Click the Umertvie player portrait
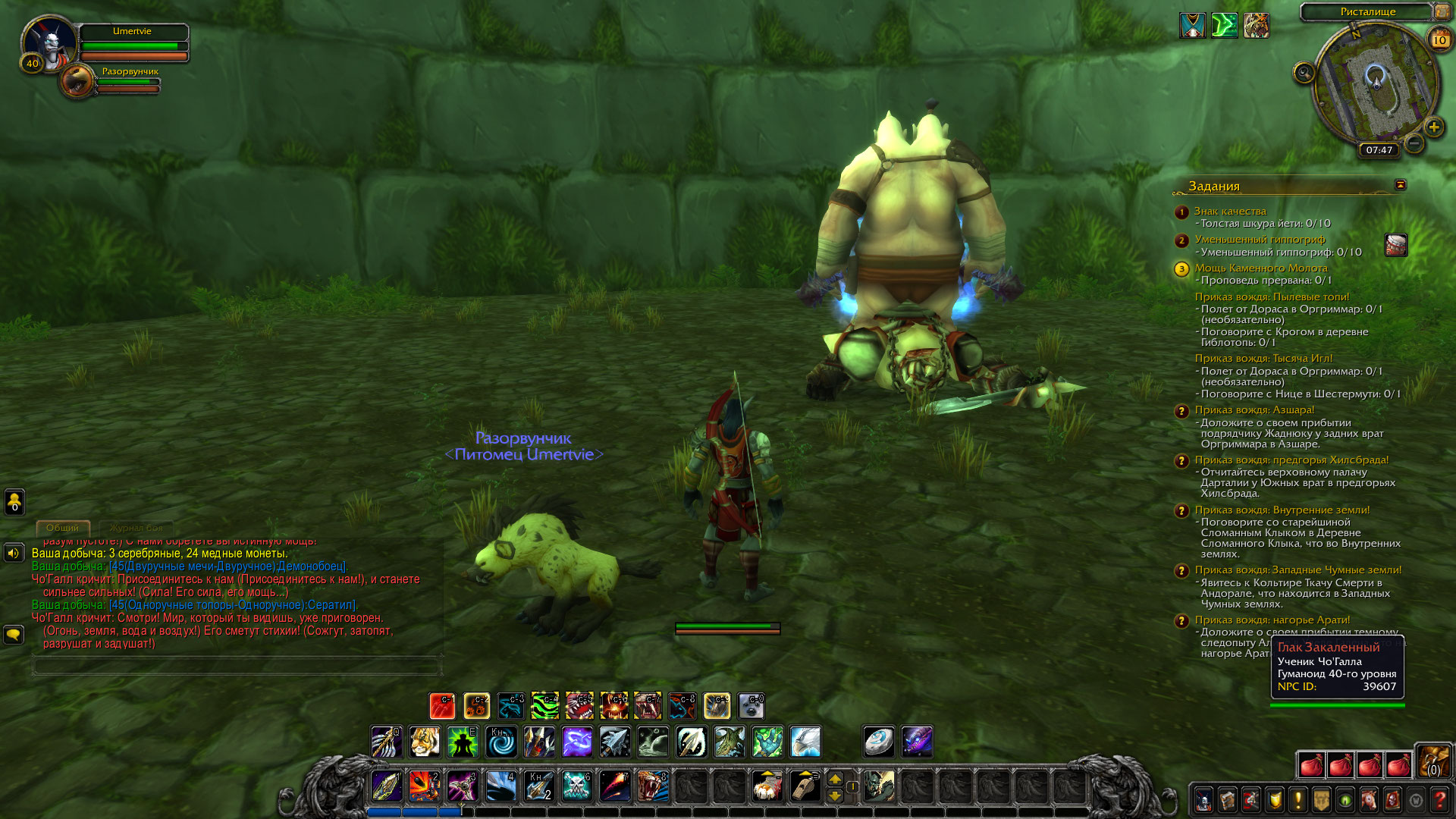The width and height of the screenshot is (1456, 819). 49,44
